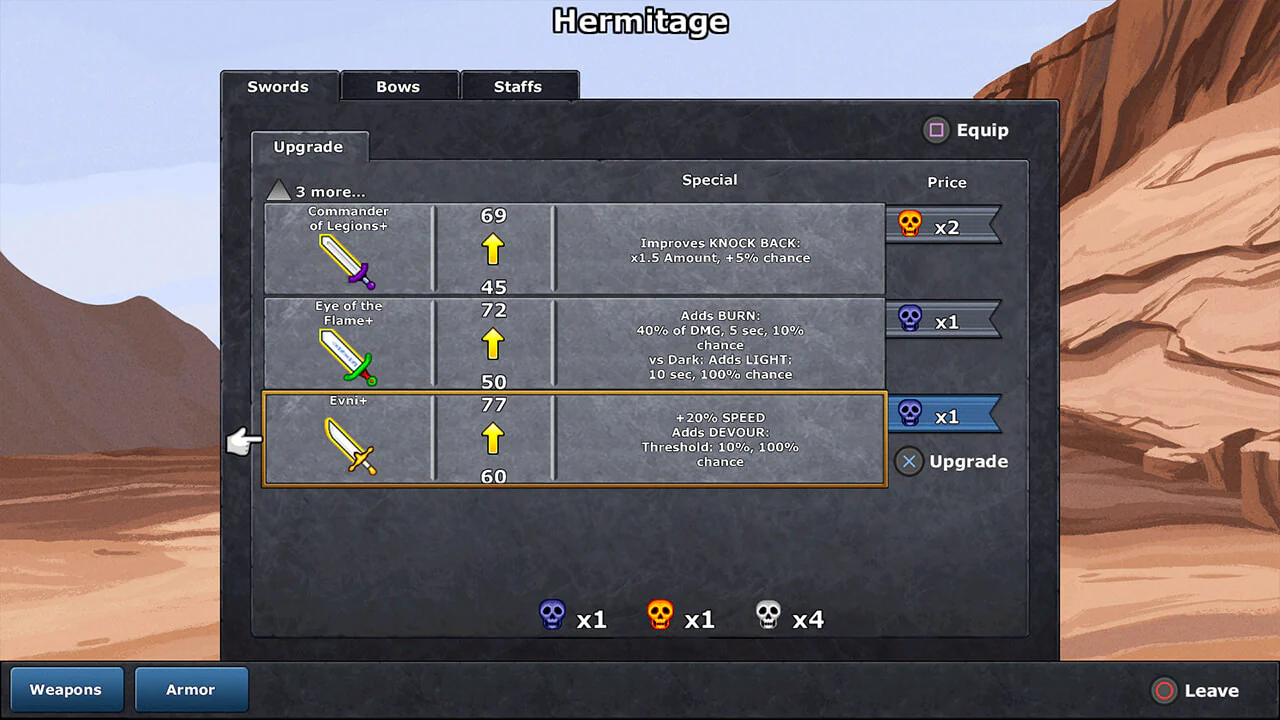Open the Staffs tab
This screenshot has width=1280, height=720.
(x=519, y=86)
